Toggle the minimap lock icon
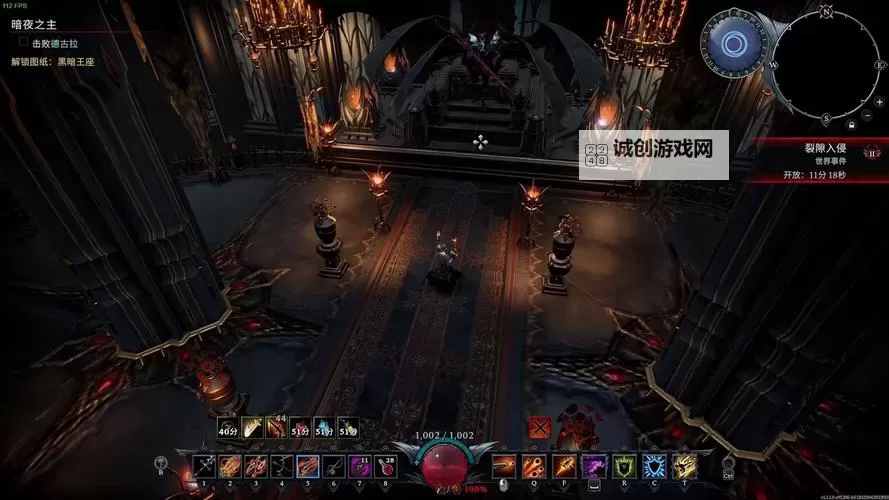Viewport: 889px width, 500px height. tap(851, 126)
